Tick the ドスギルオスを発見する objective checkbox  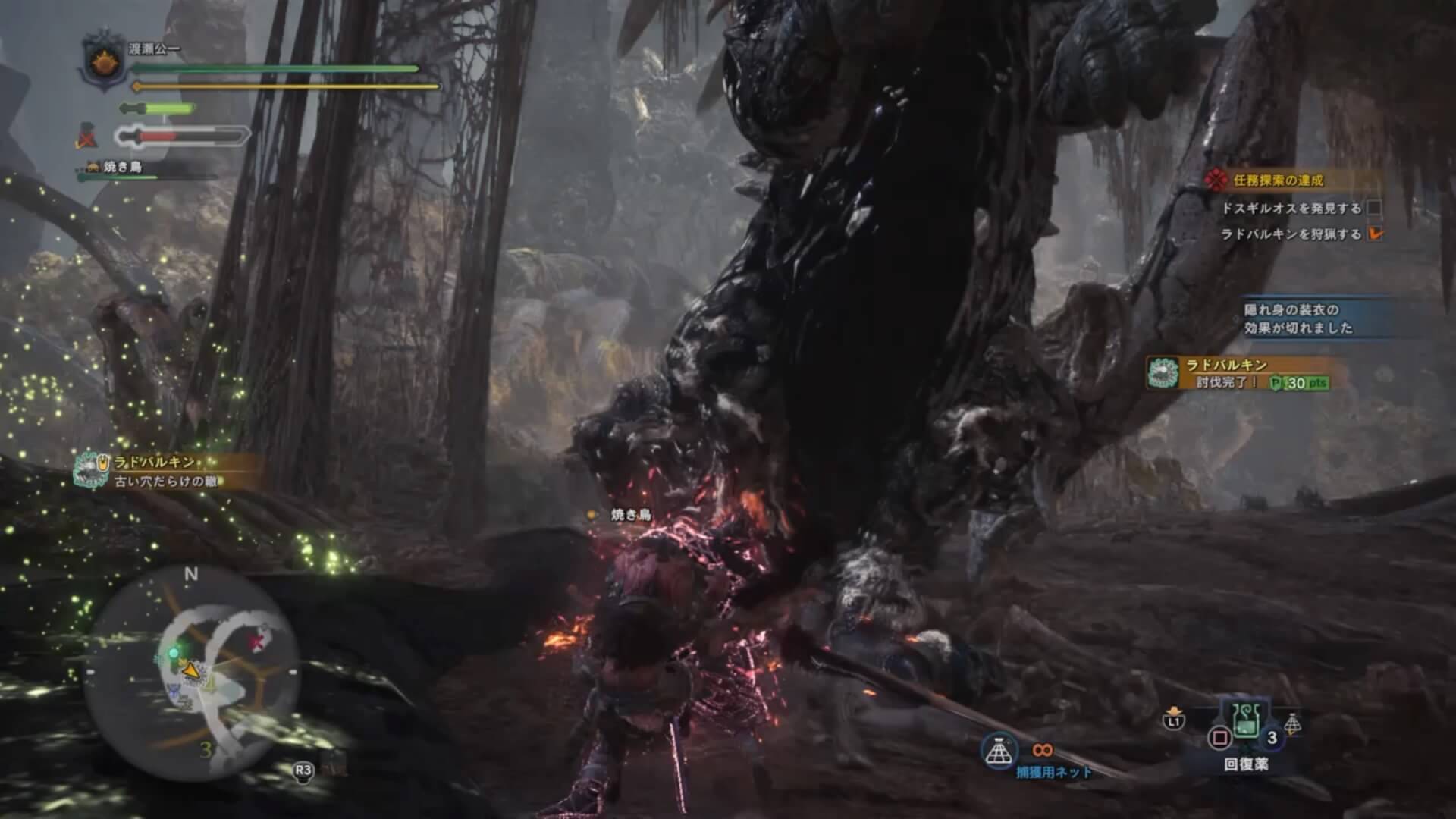point(1374,209)
